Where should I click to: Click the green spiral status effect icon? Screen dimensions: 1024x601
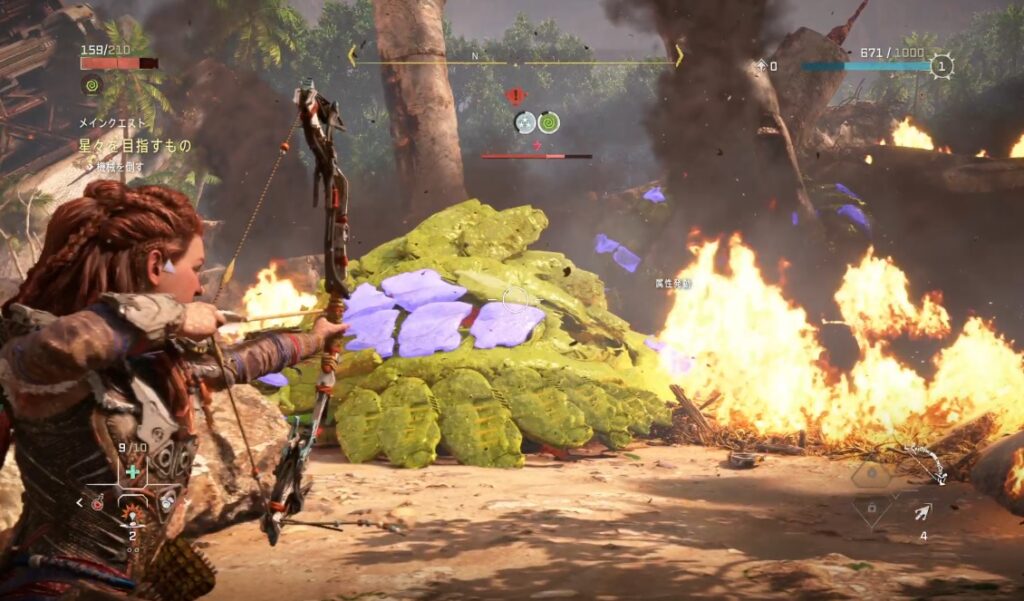pyautogui.click(x=92, y=86)
